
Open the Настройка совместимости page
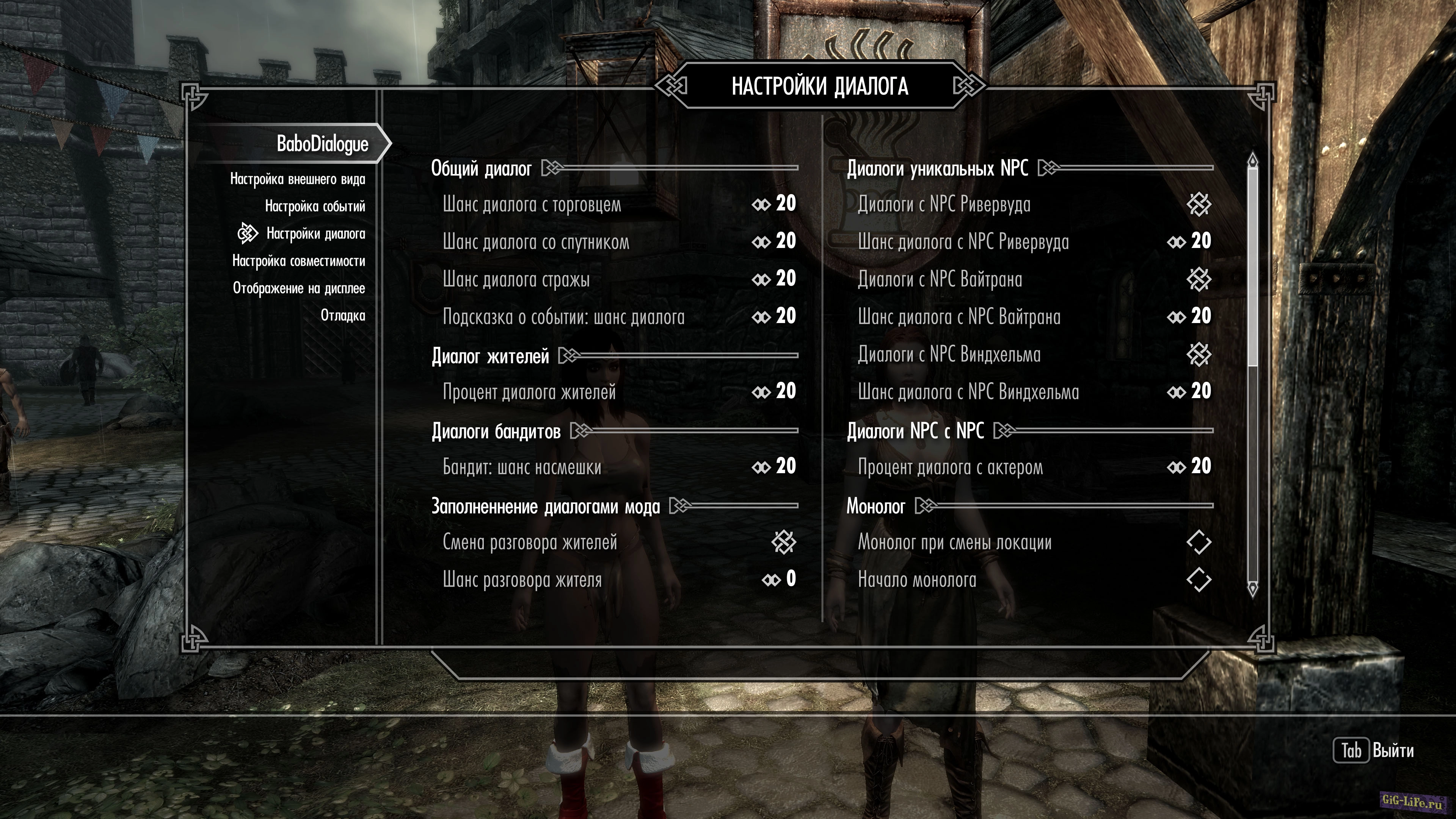pyautogui.click(x=298, y=261)
